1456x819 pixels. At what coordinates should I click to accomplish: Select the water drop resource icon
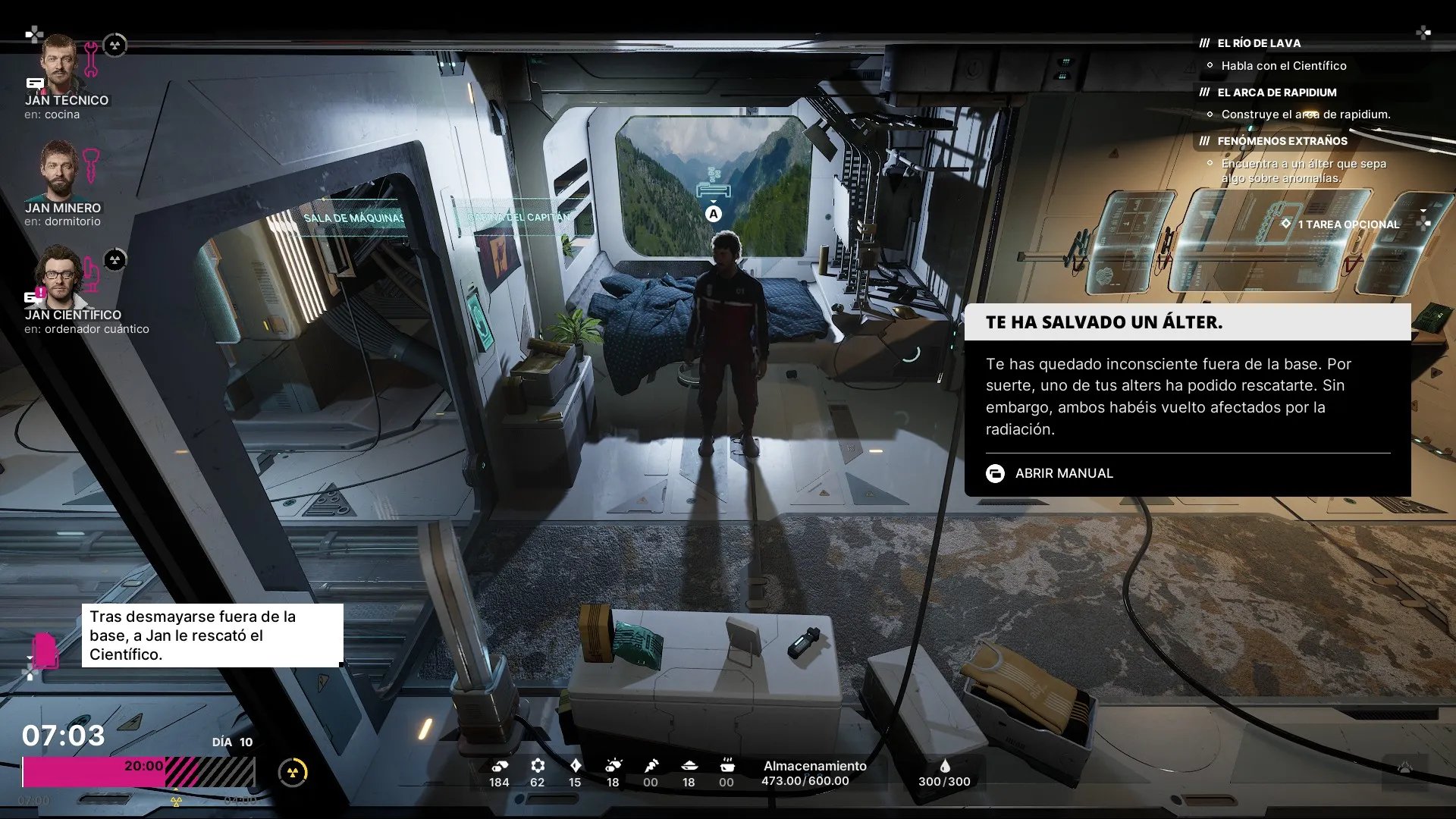[x=945, y=766]
